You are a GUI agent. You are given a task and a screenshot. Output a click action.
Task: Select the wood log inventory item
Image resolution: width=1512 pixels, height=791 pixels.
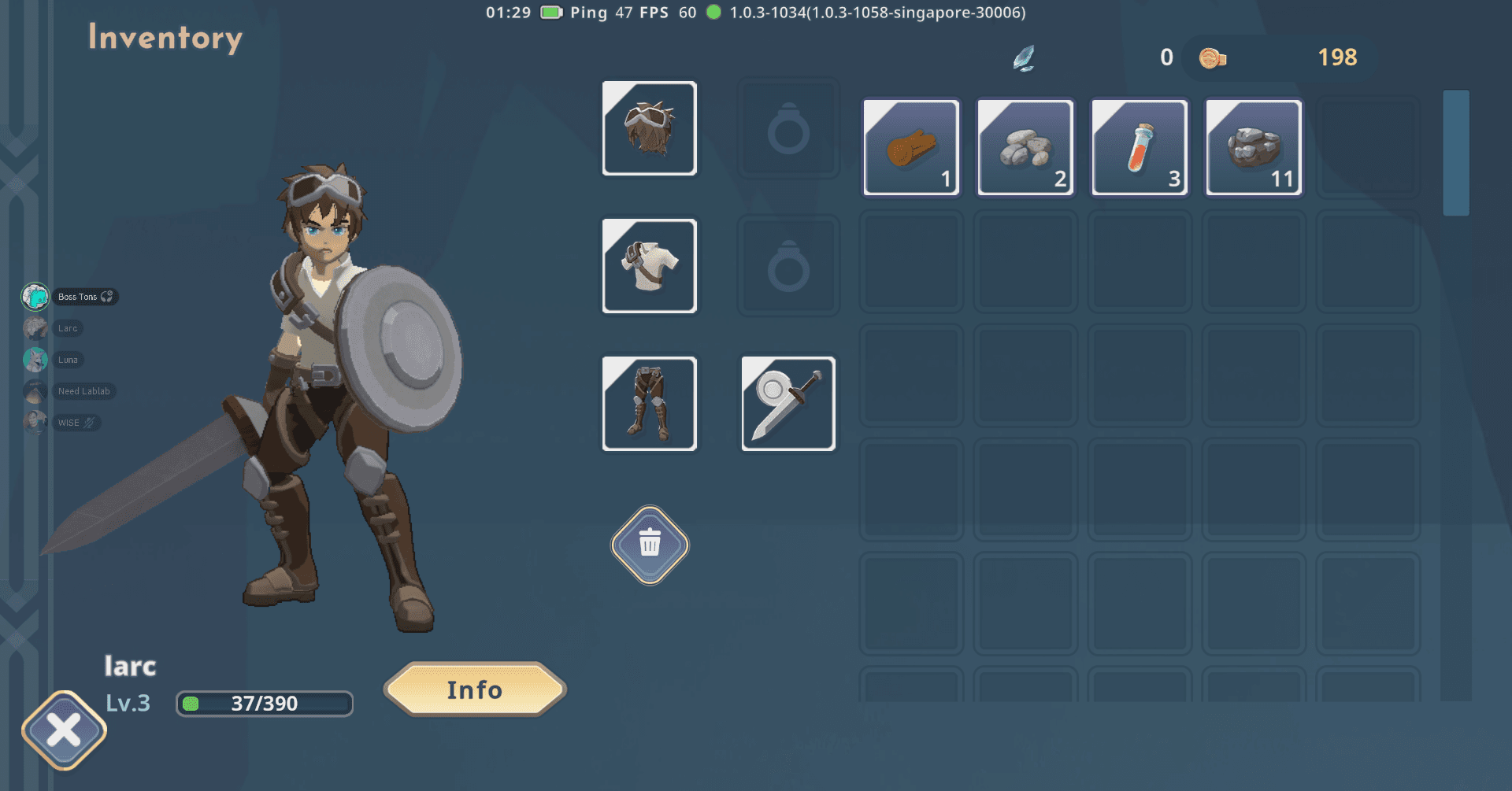911,147
